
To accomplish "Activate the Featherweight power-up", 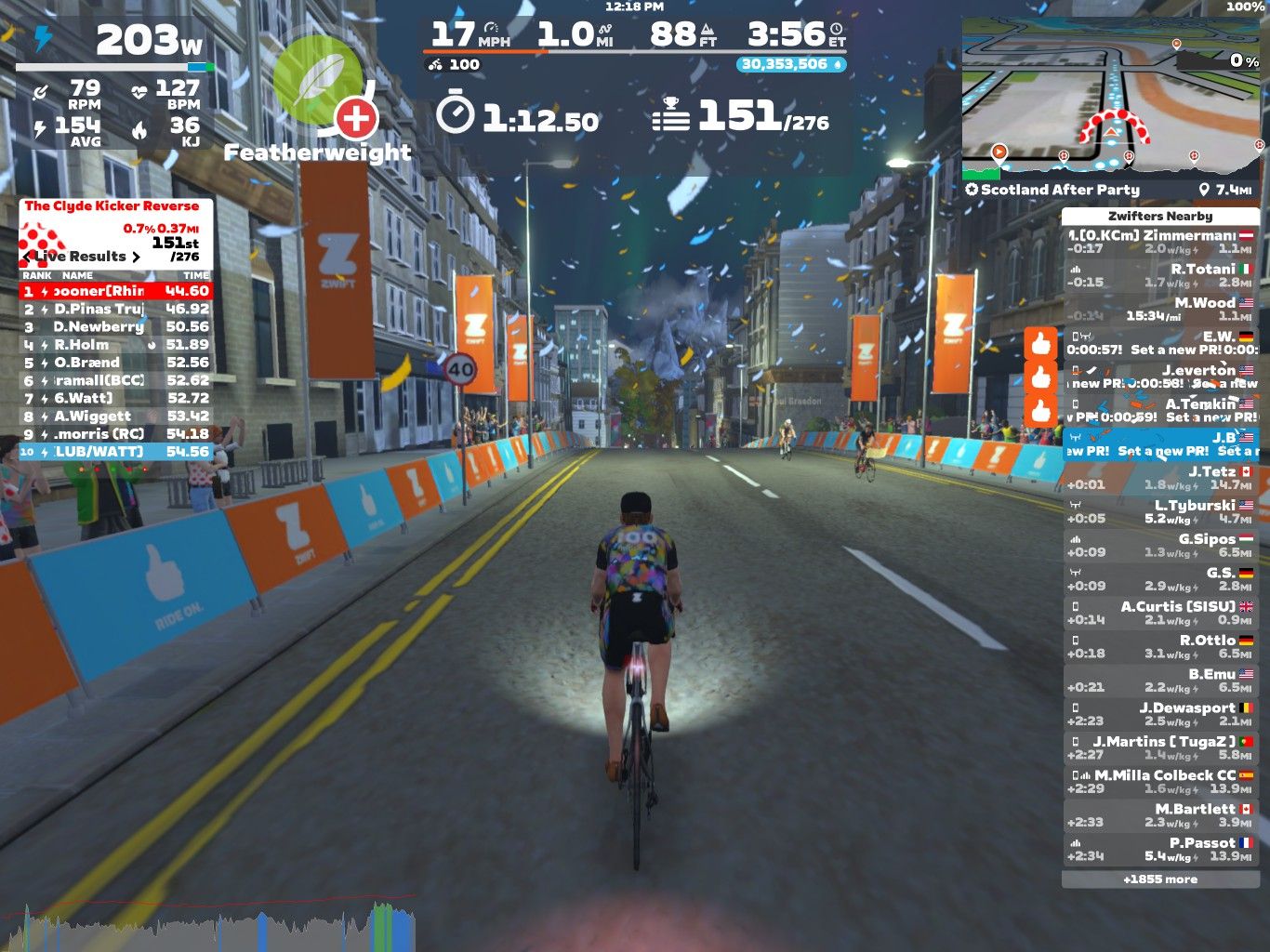I will 317,82.
